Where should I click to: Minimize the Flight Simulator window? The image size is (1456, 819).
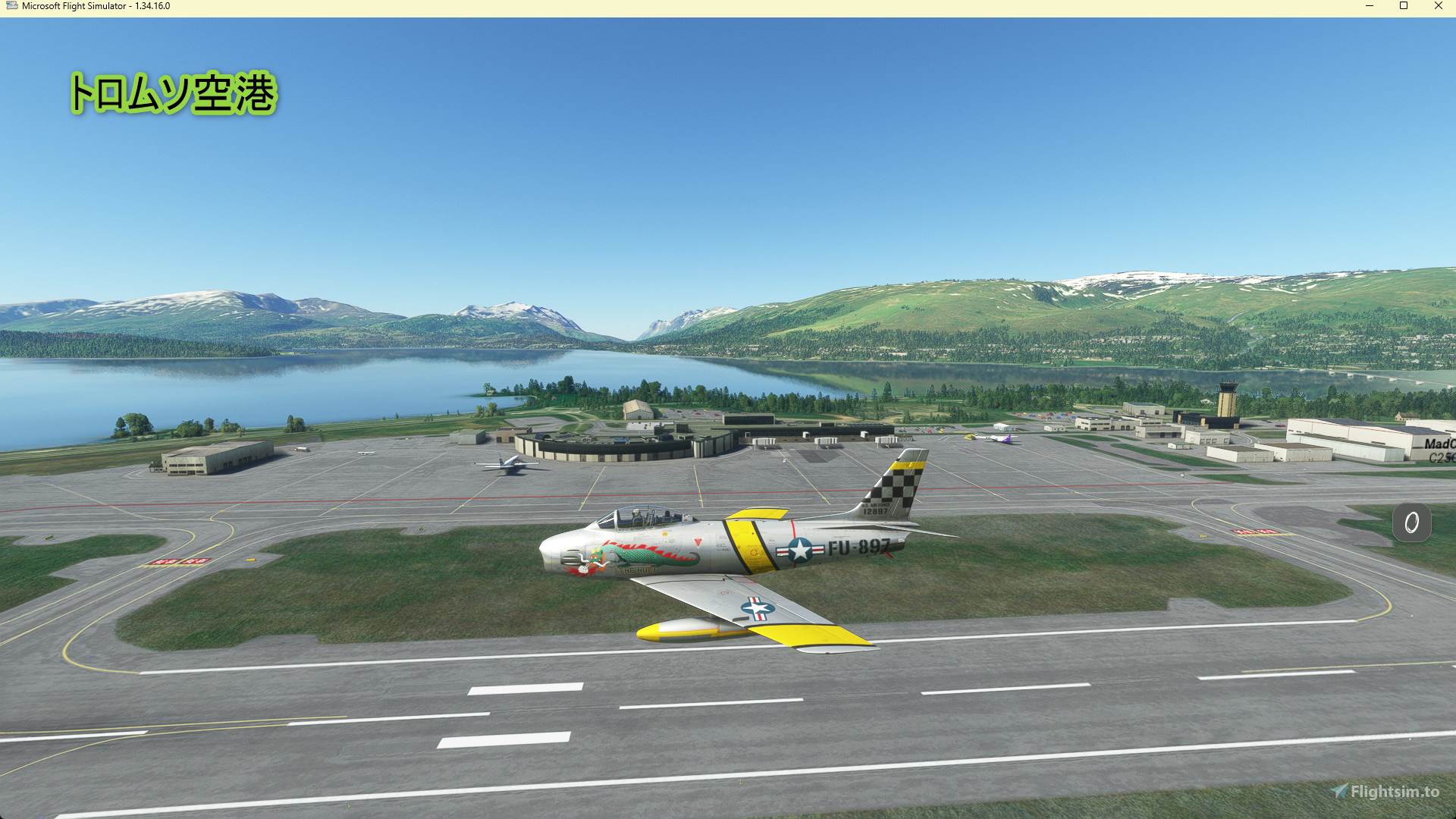coord(1369,6)
